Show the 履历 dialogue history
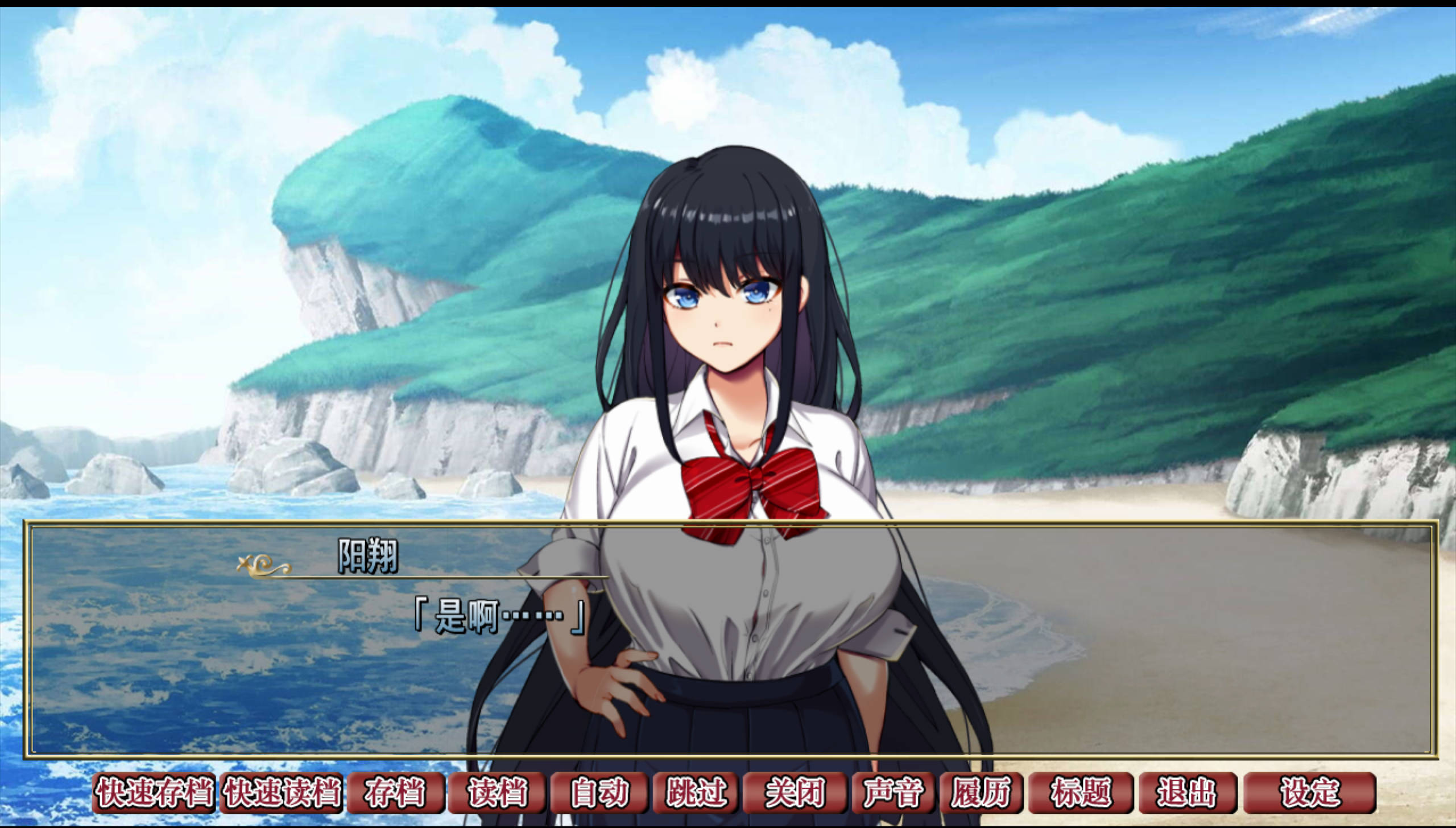This screenshot has width=1456, height=828. pos(981,792)
